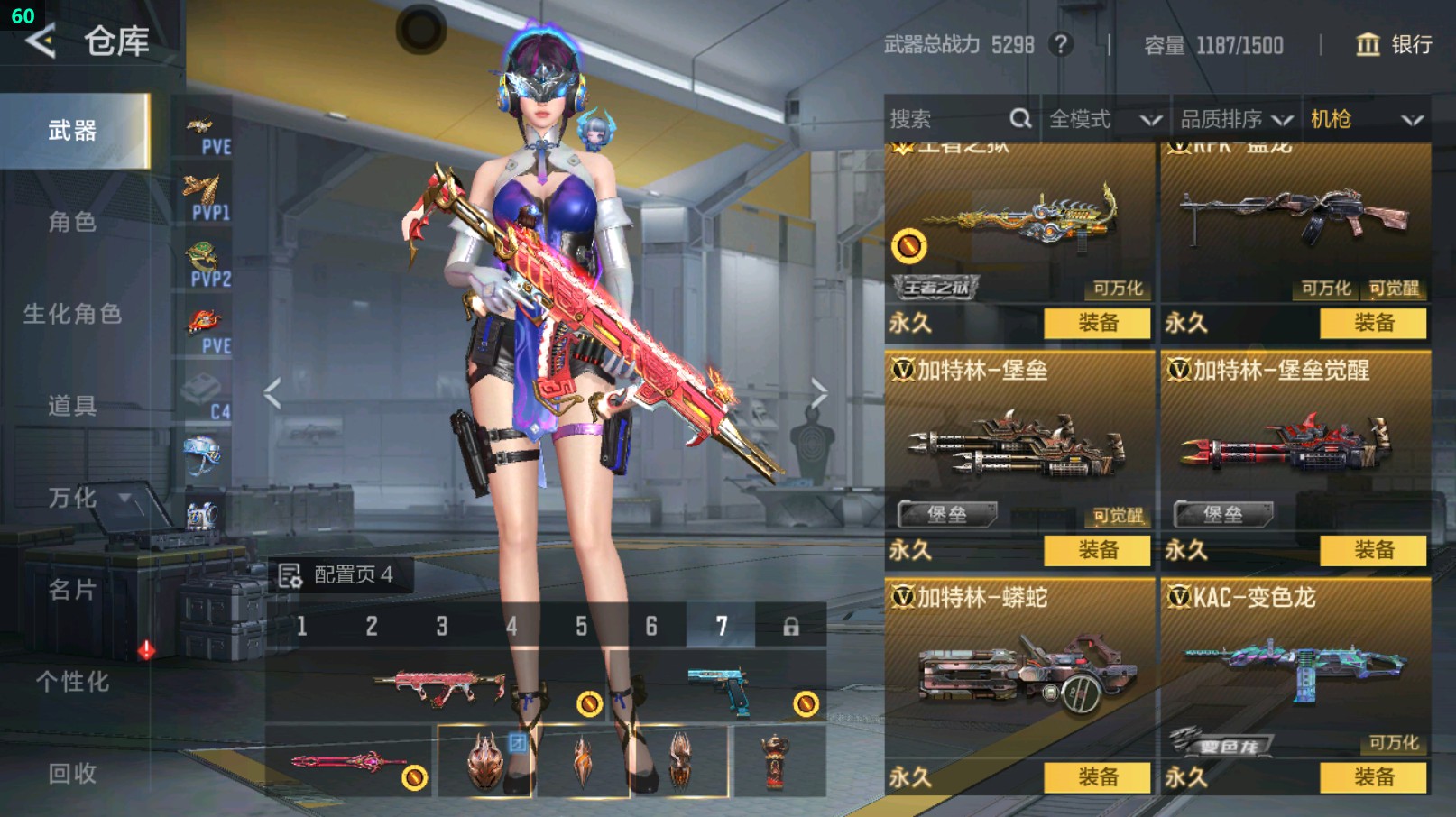Viewport: 1456px width, 817px height.
Task: Open the 品质排序 sort dropdown
Action: (1236, 119)
